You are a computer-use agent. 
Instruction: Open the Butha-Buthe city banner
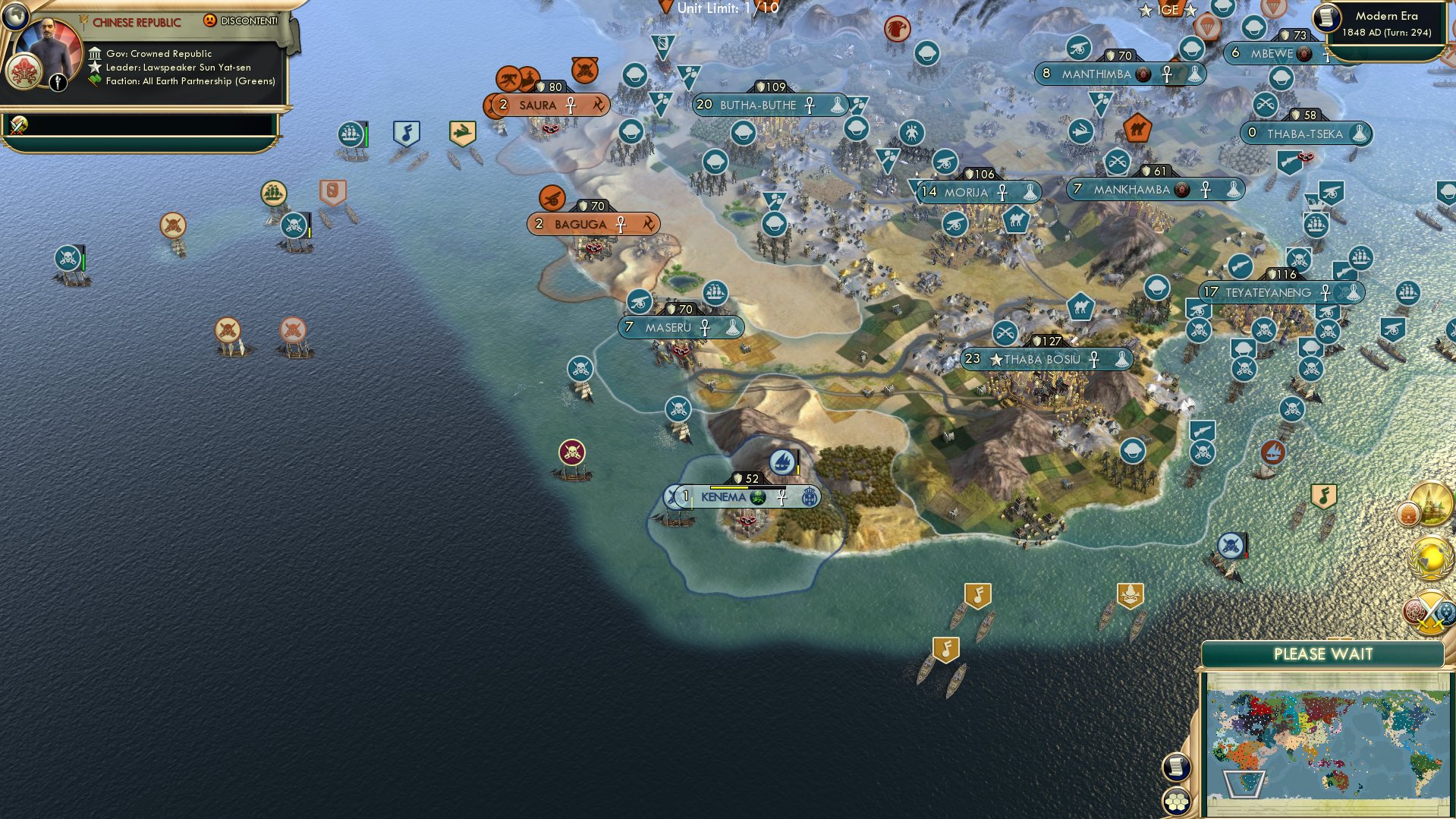click(x=759, y=106)
